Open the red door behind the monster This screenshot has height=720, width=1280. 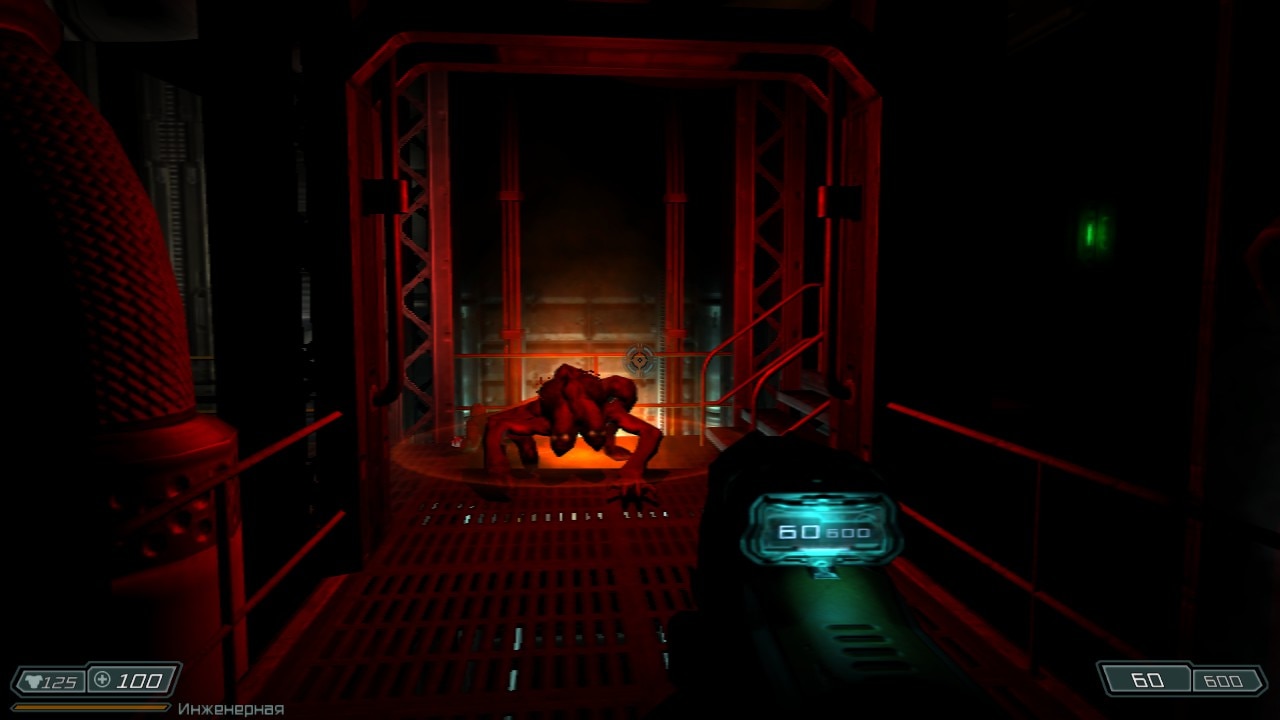pos(590,330)
